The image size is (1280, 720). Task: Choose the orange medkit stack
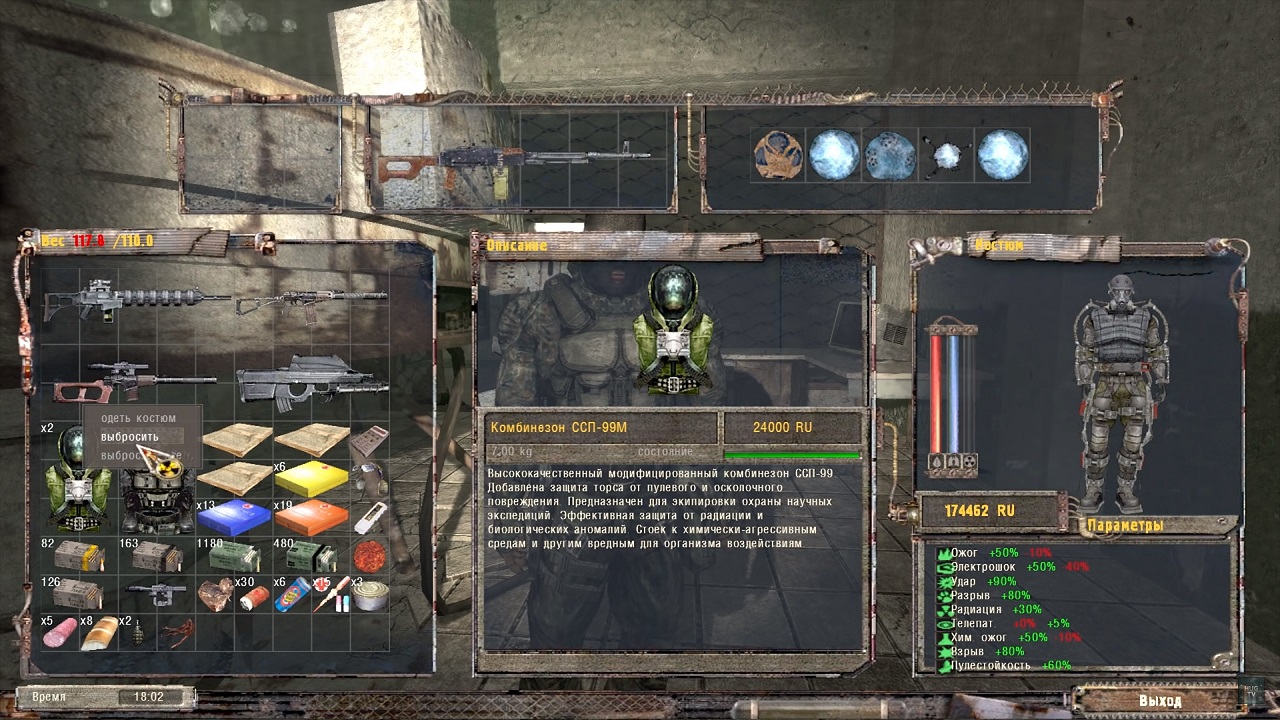pyautogui.click(x=311, y=517)
